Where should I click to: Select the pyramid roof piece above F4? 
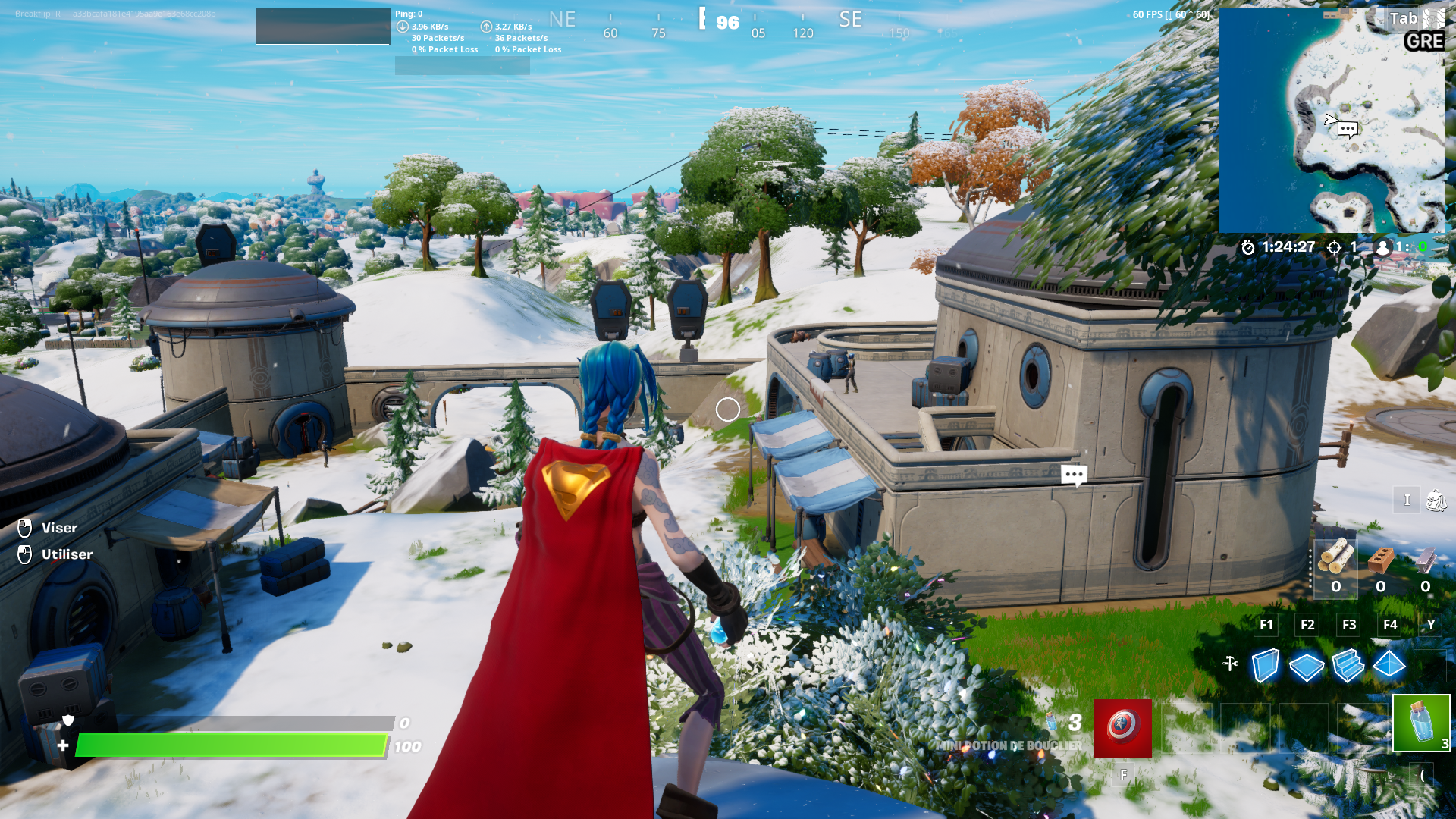[1389, 667]
